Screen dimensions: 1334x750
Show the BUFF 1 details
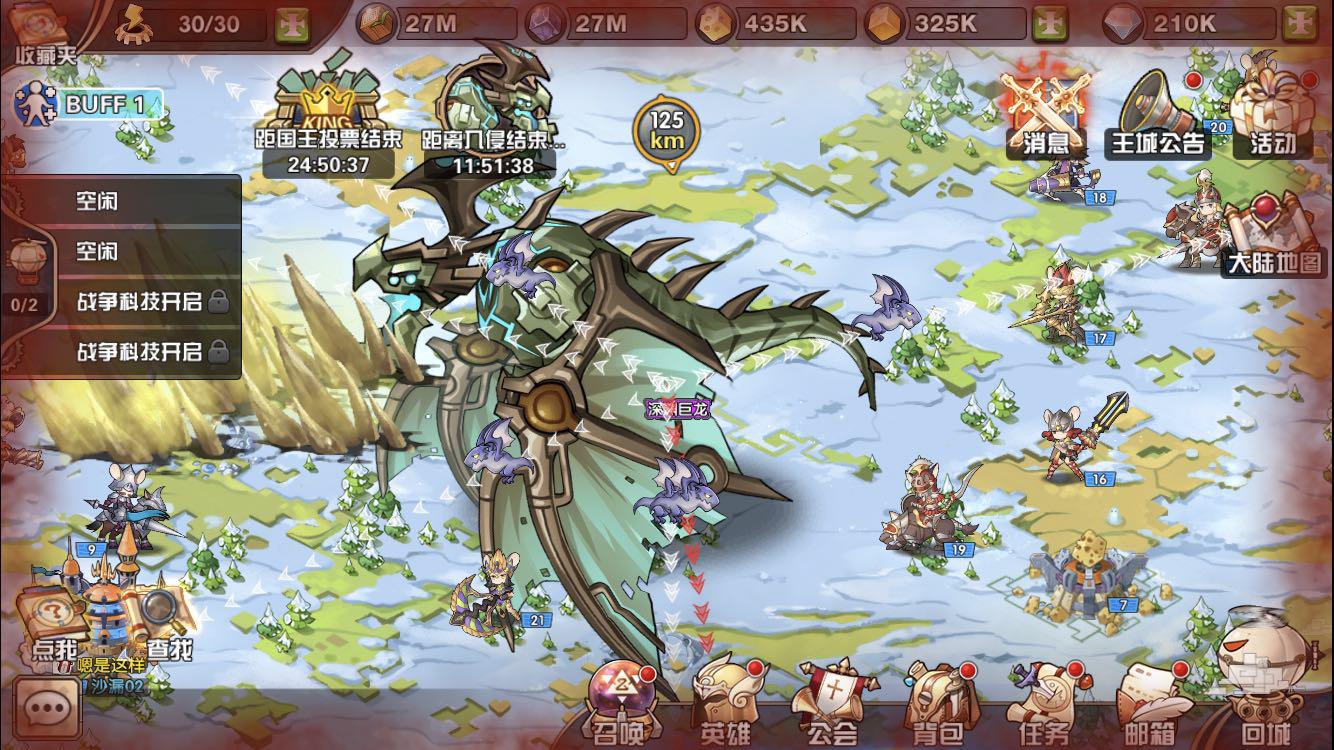point(88,103)
